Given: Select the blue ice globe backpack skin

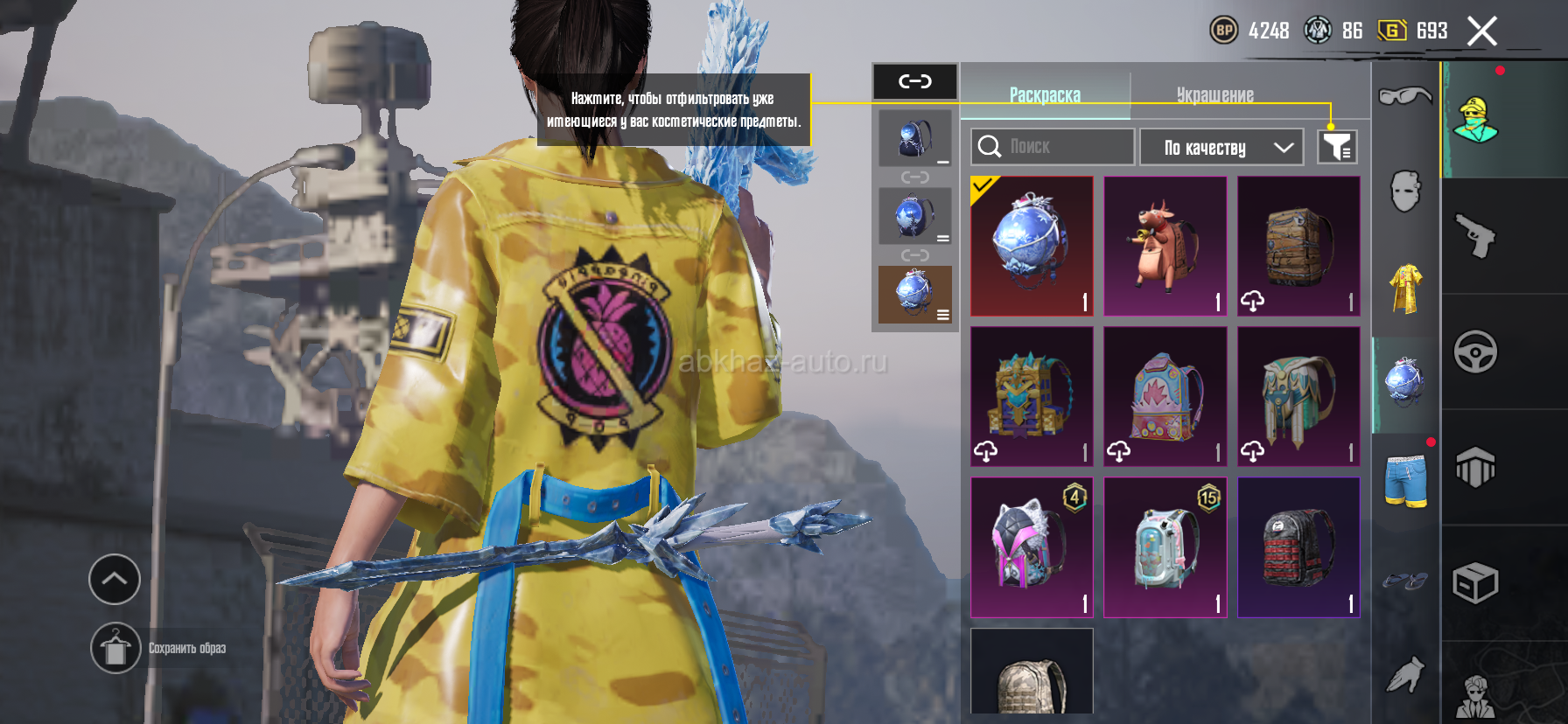Looking at the screenshot, I should (1032, 246).
